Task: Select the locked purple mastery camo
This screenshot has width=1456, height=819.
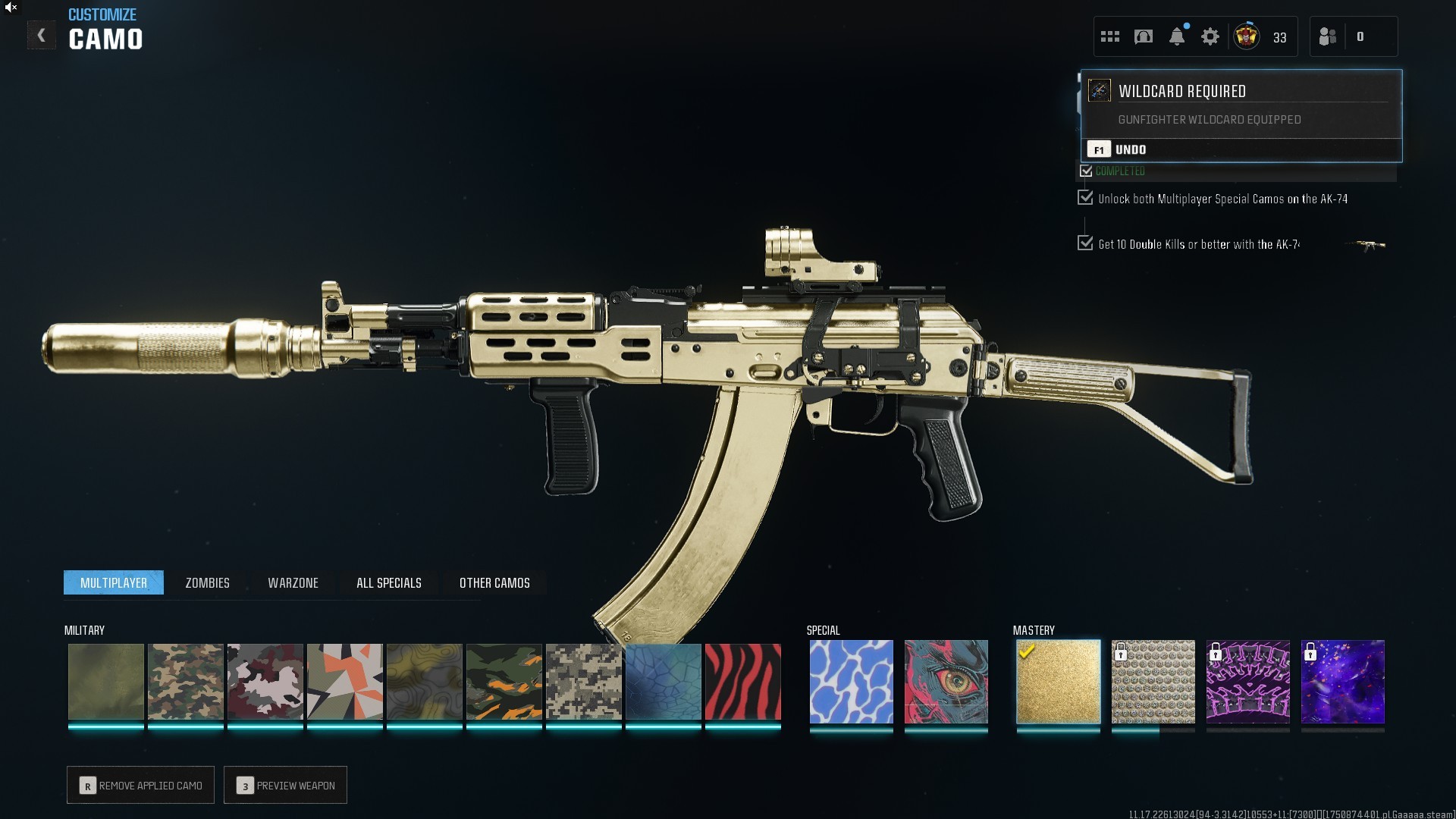Action: [1247, 682]
